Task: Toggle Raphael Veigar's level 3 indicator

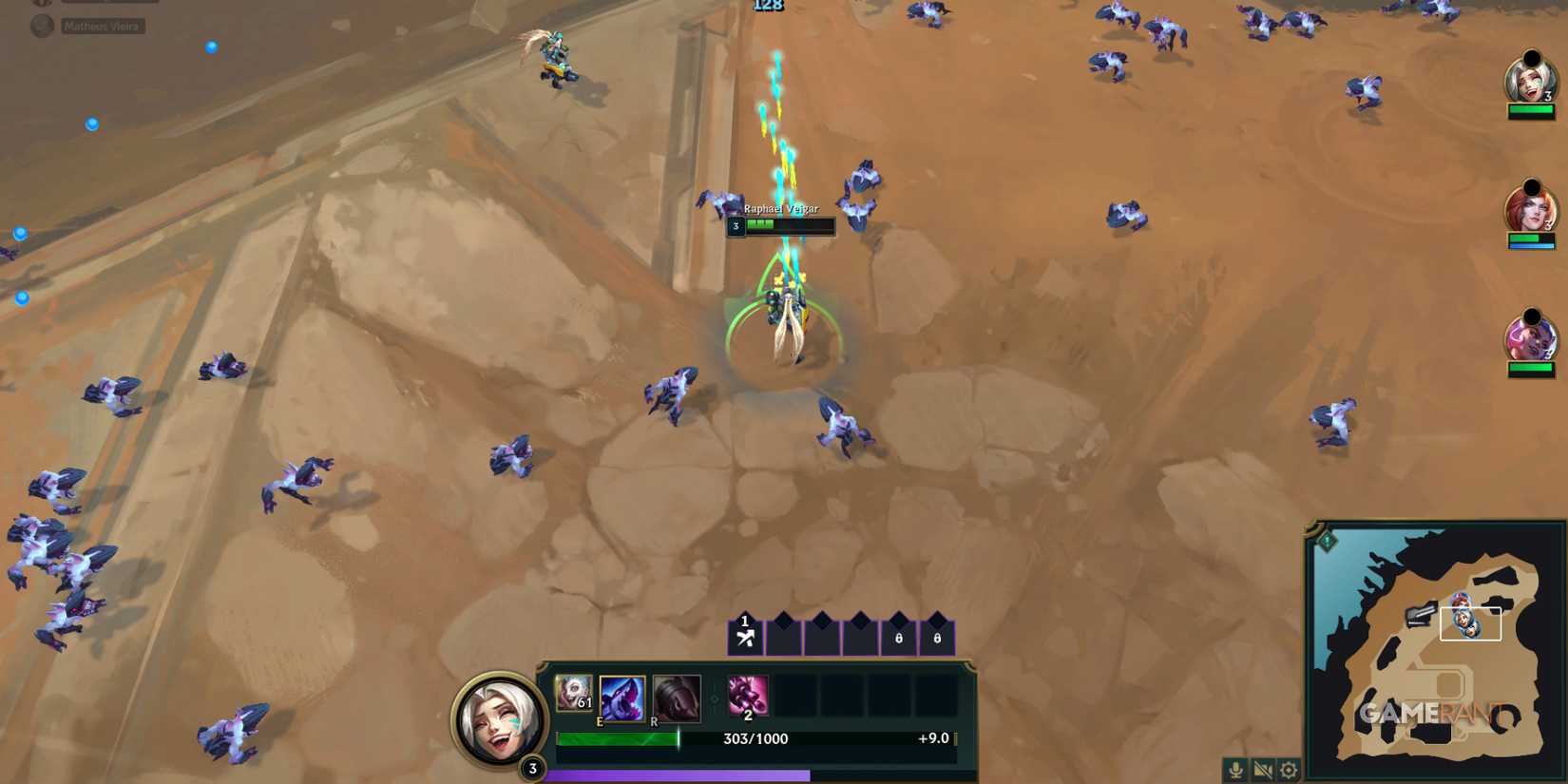Action: tap(735, 226)
